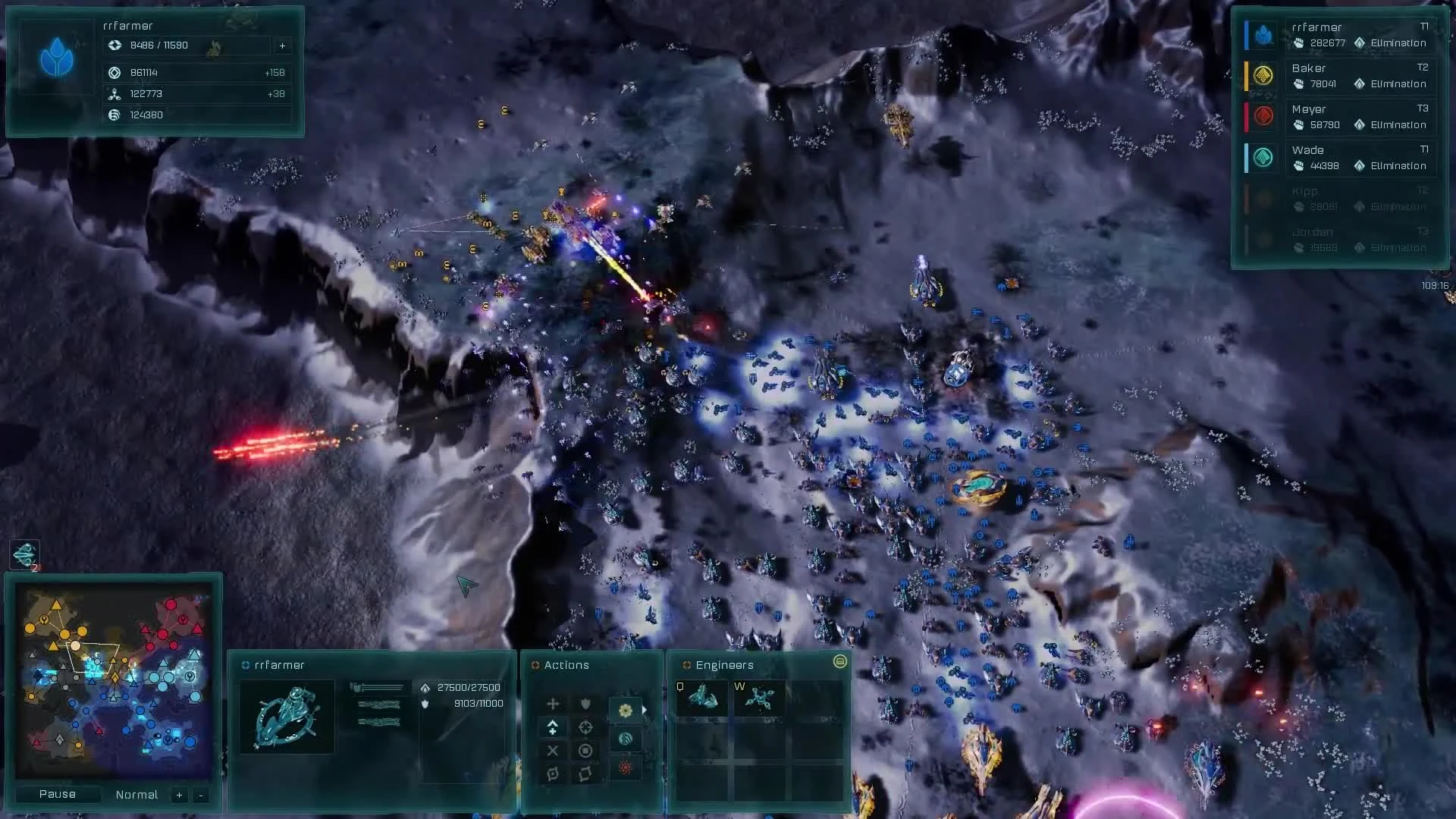Activate the Guard shield action
The image size is (1456, 819).
[x=585, y=704]
